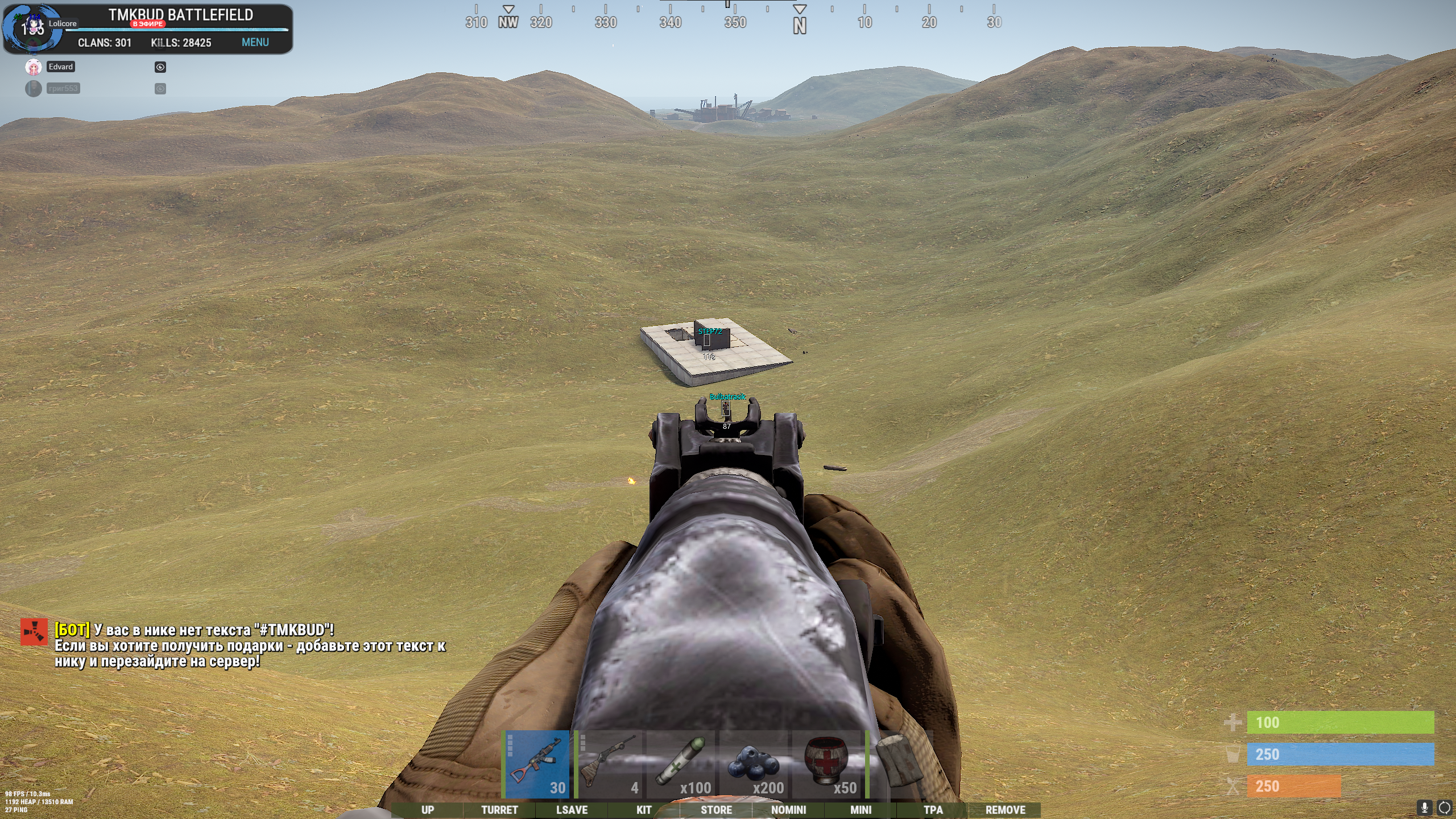Select the blueberries hotbar slot

click(755, 764)
